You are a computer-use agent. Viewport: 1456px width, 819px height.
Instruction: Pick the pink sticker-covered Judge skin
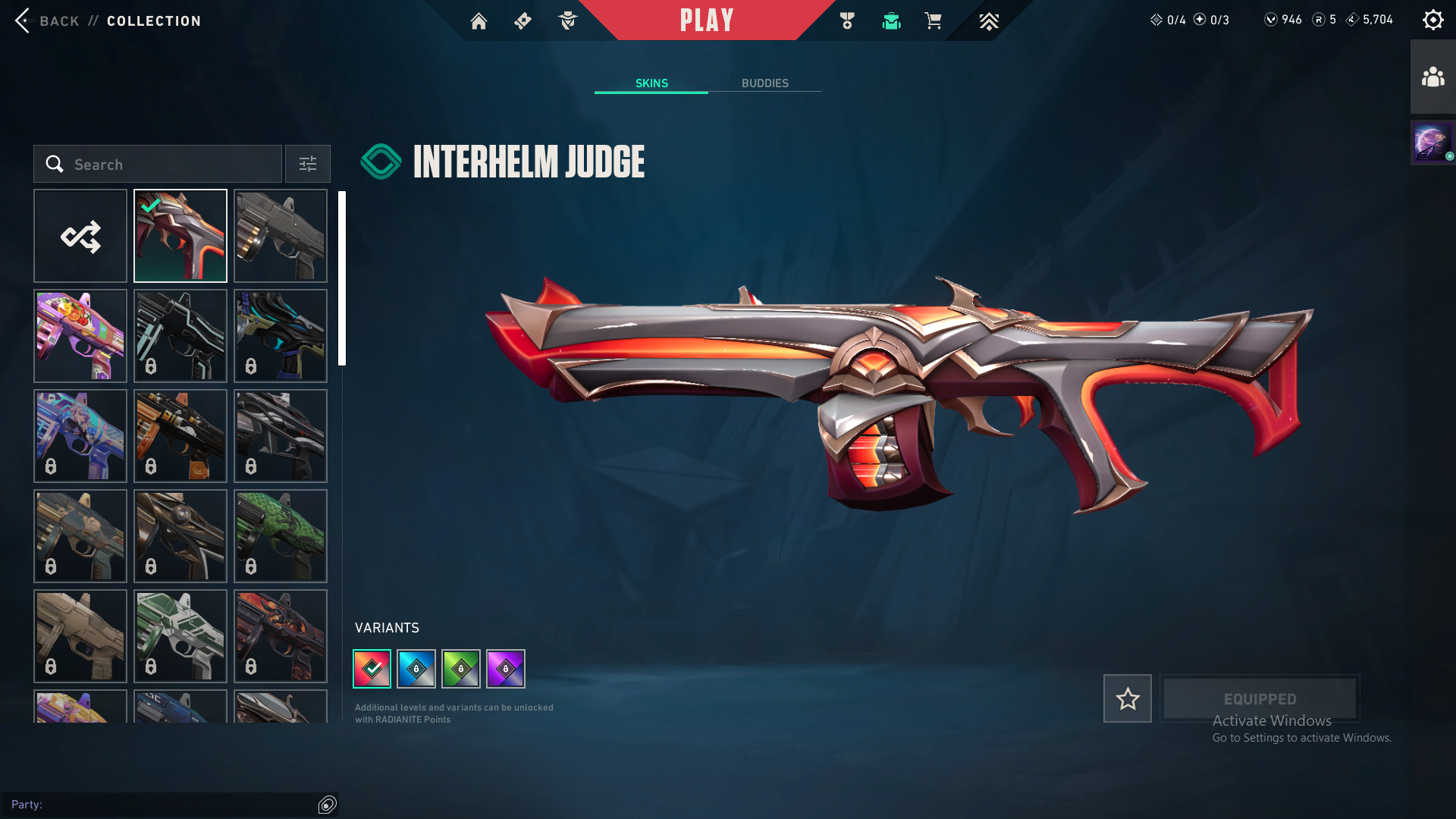coord(80,336)
